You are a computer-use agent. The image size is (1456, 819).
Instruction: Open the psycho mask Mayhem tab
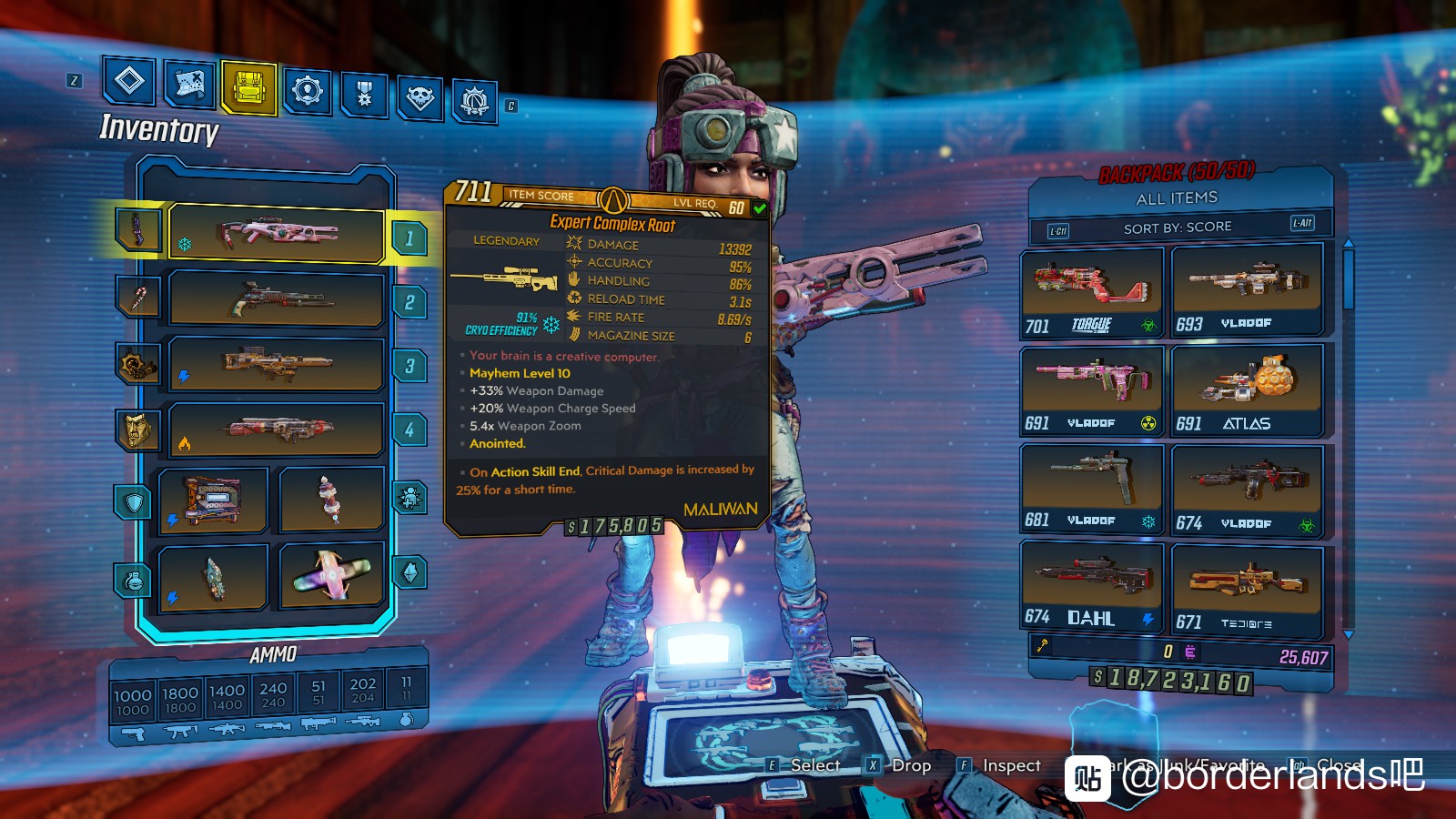click(x=420, y=97)
